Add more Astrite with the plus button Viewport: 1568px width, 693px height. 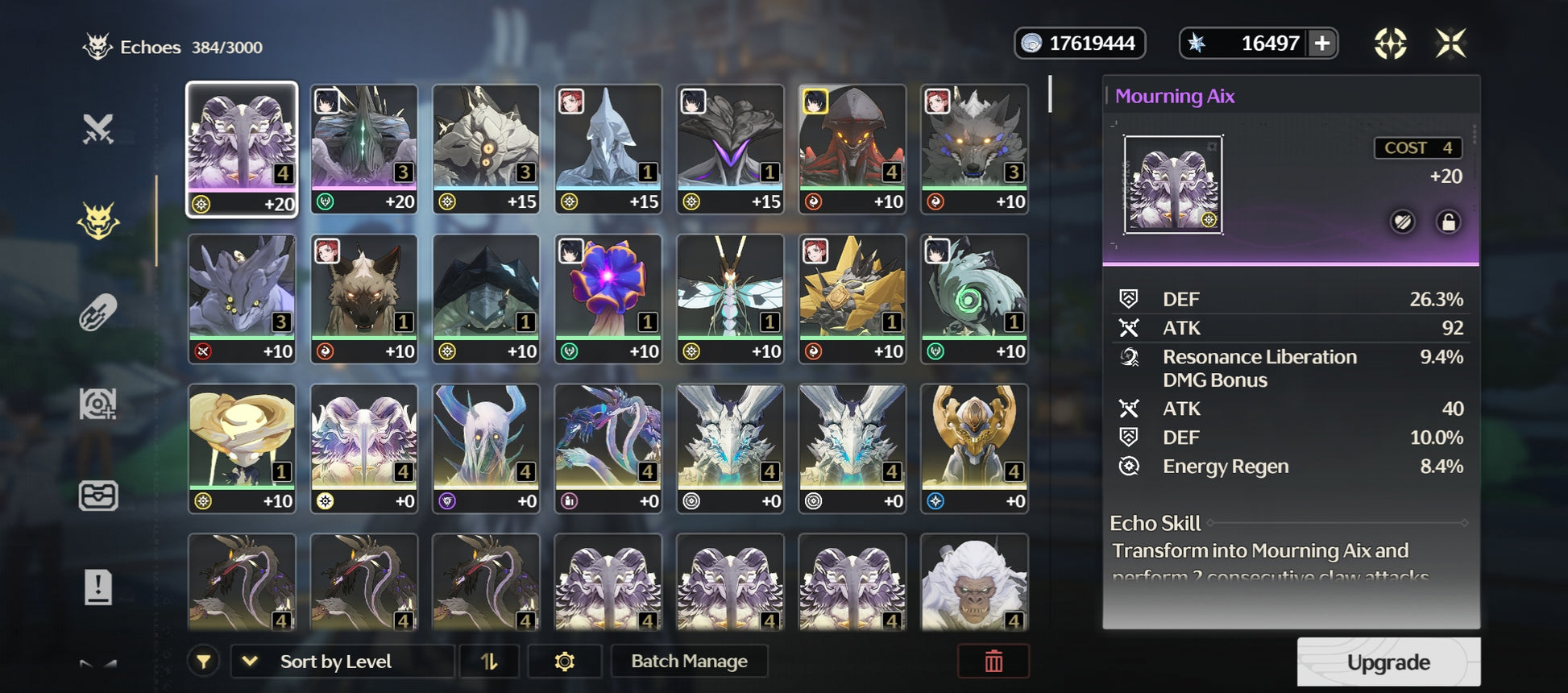tap(1322, 44)
